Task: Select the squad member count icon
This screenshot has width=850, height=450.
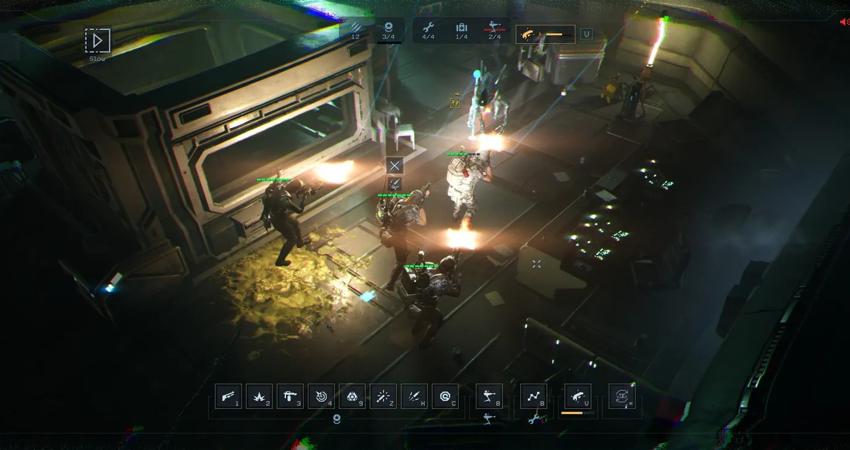Action: point(389,29)
